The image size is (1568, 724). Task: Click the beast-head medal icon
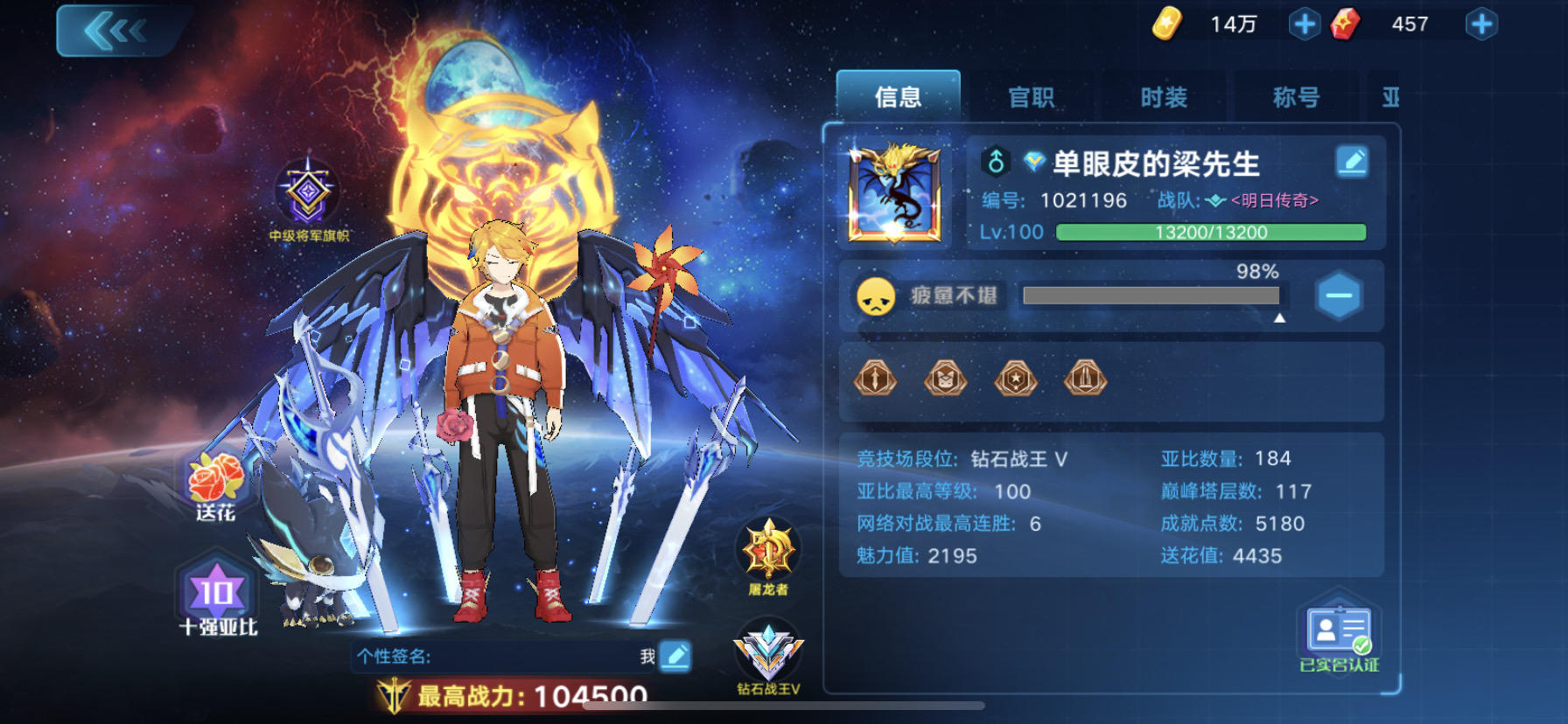[946, 379]
